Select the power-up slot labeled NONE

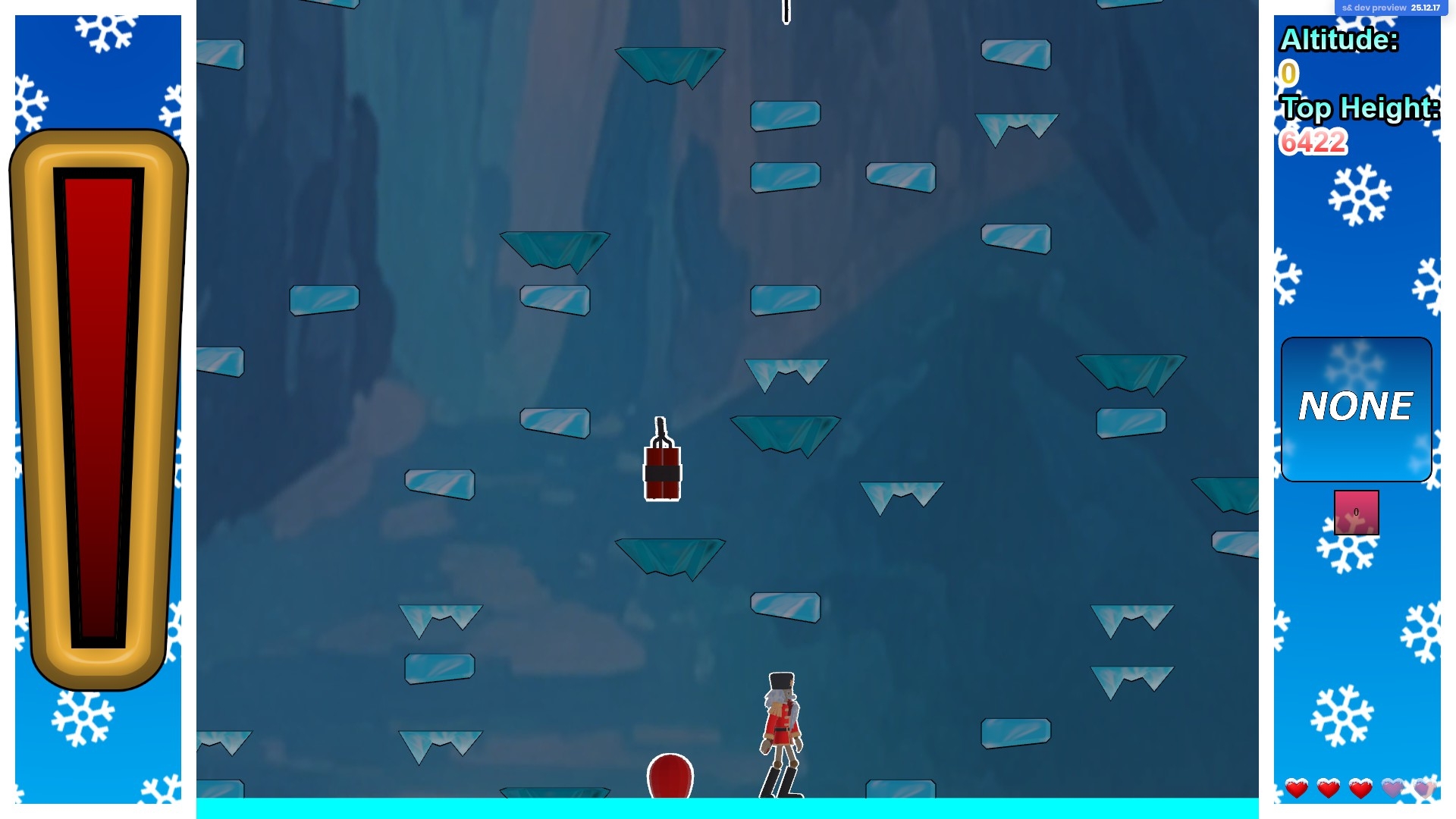click(x=1356, y=409)
